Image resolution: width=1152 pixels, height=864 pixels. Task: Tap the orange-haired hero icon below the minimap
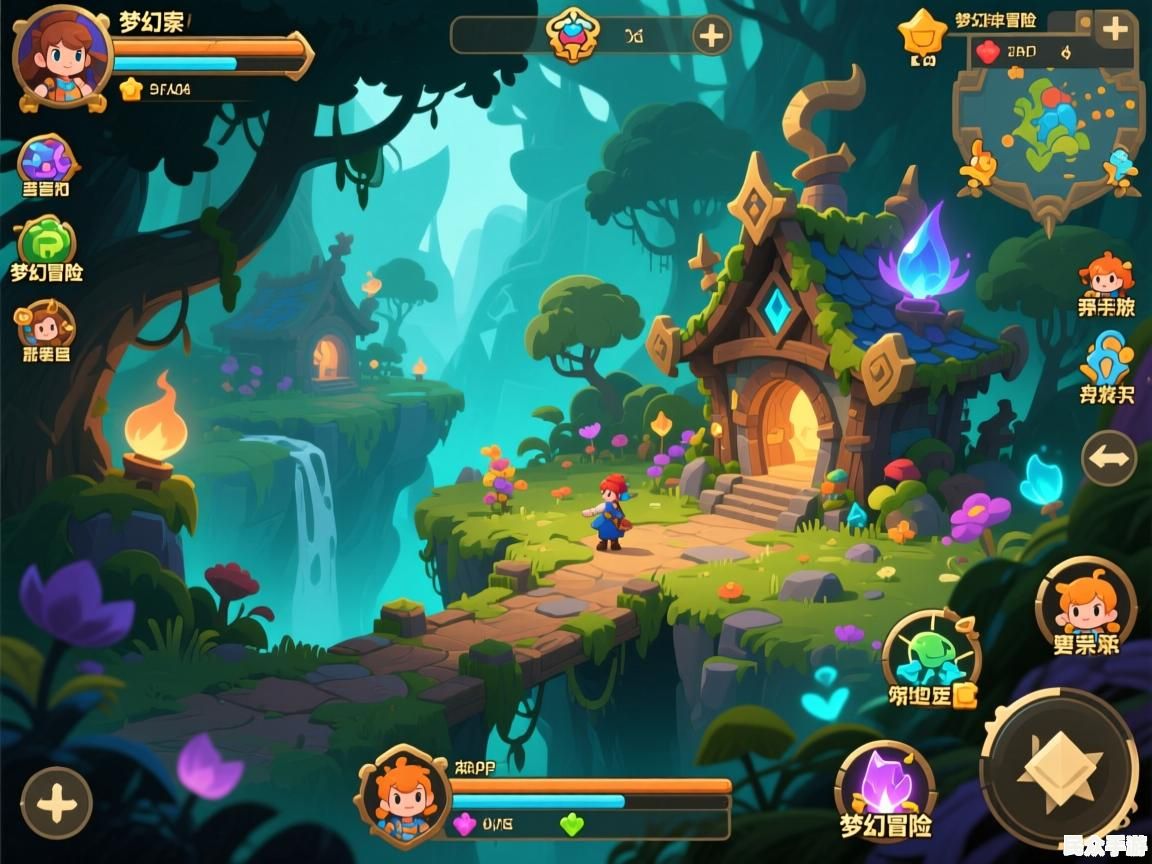[1106, 276]
